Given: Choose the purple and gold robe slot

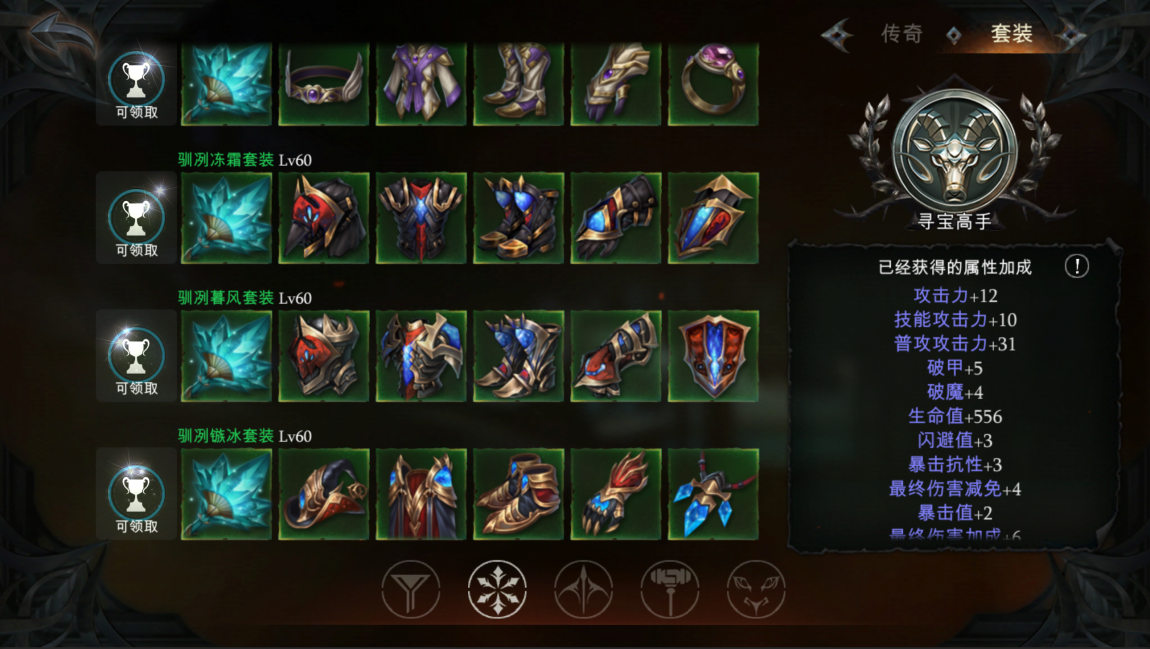Looking at the screenshot, I should pyautogui.click(x=421, y=83).
